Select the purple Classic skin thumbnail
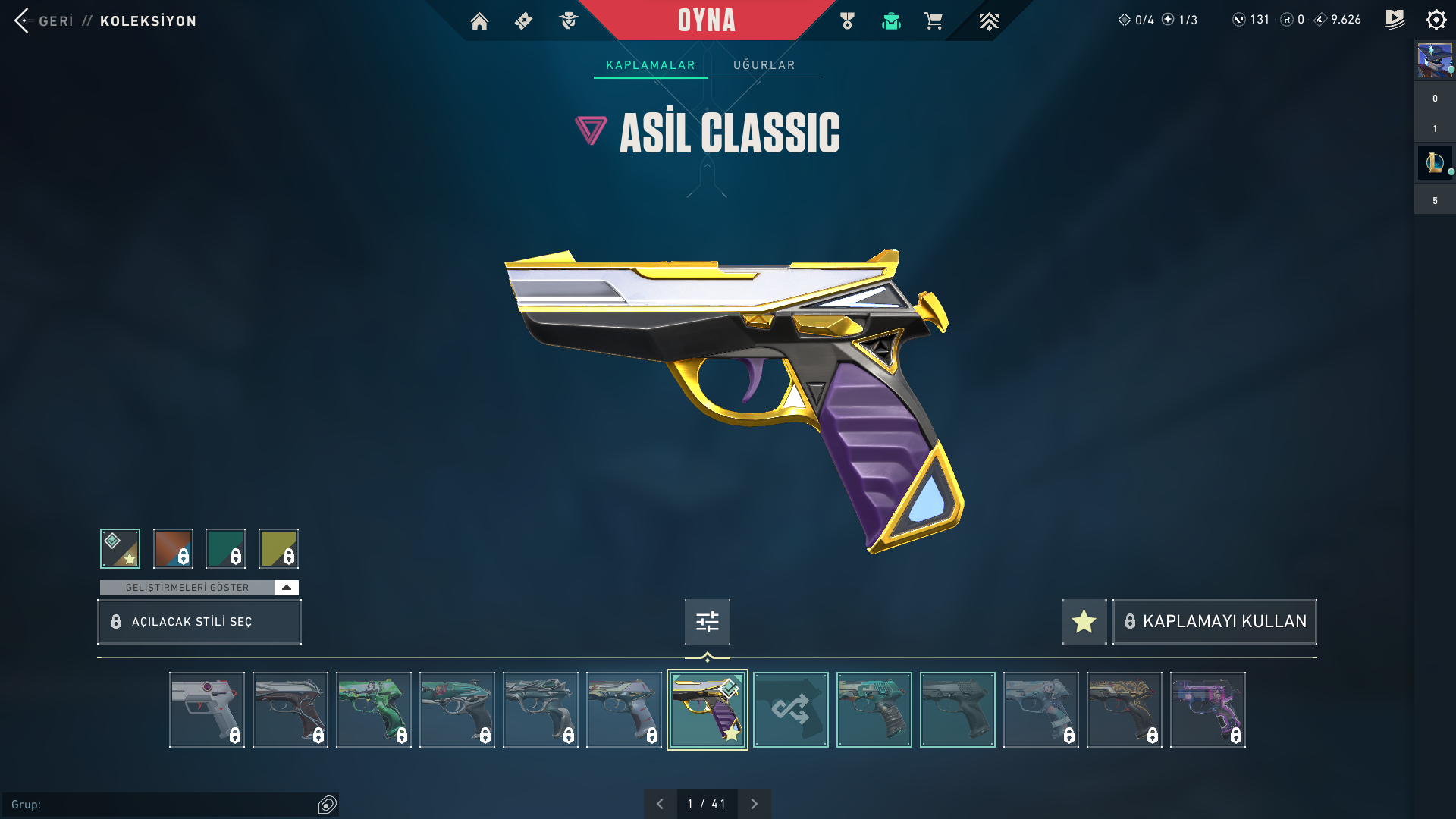This screenshot has width=1456, height=819. [1207, 710]
